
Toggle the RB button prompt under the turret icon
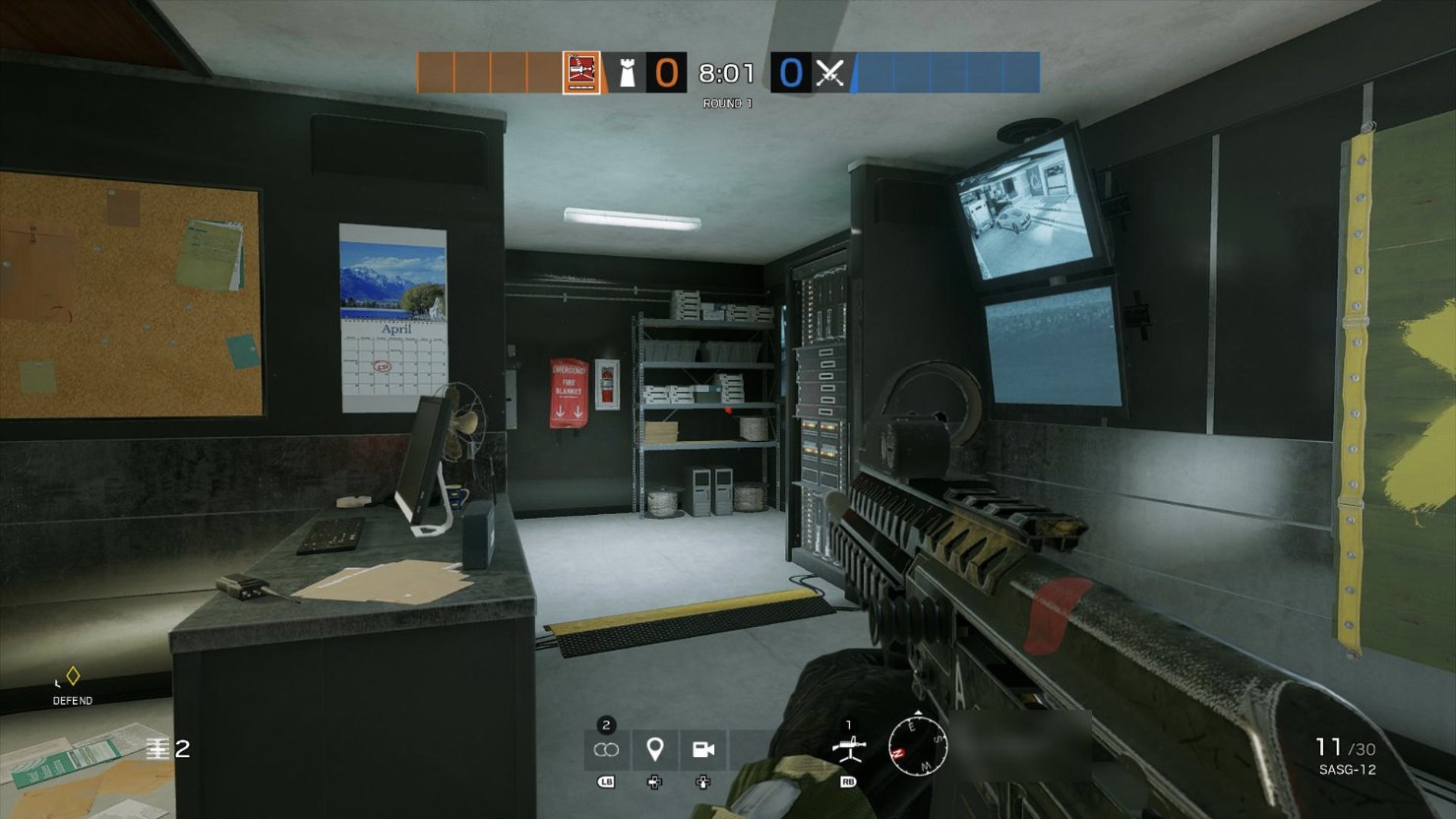[x=848, y=783]
